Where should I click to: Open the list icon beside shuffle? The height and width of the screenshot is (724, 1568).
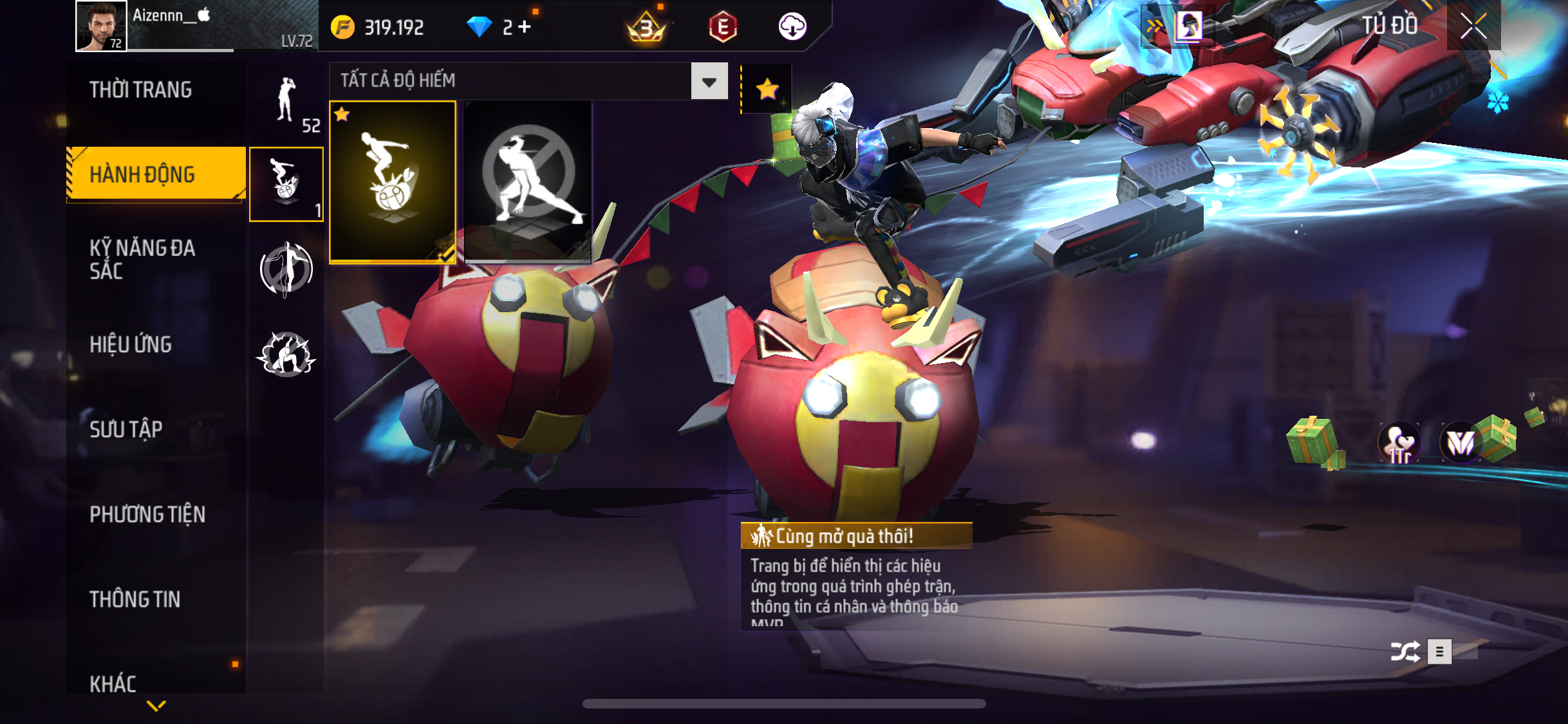pyautogui.click(x=1439, y=652)
